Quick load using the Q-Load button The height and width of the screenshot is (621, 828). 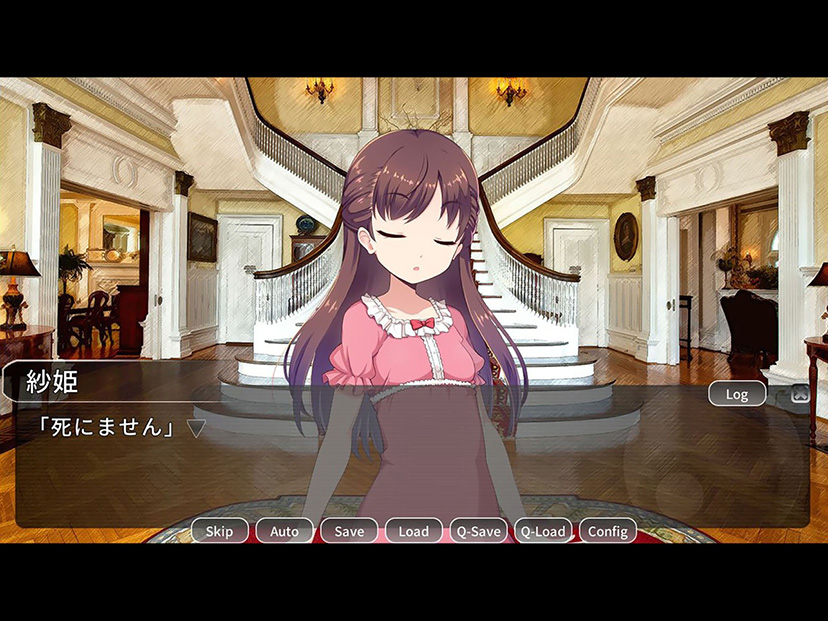pos(543,531)
